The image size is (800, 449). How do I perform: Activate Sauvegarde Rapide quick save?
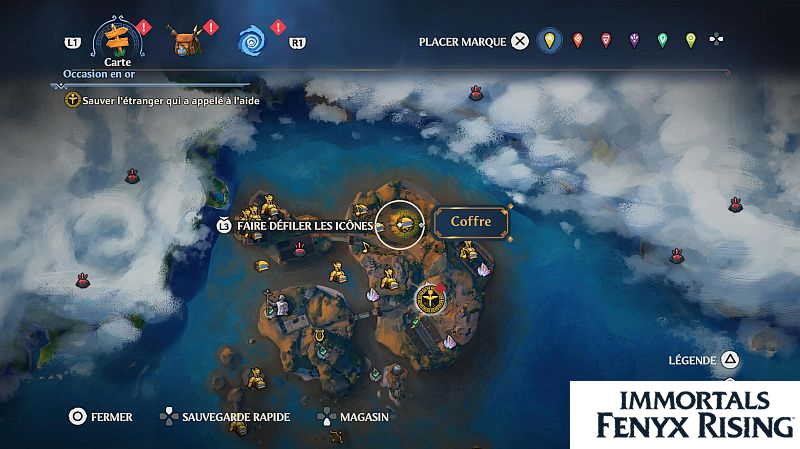click(x=224, y=417)
